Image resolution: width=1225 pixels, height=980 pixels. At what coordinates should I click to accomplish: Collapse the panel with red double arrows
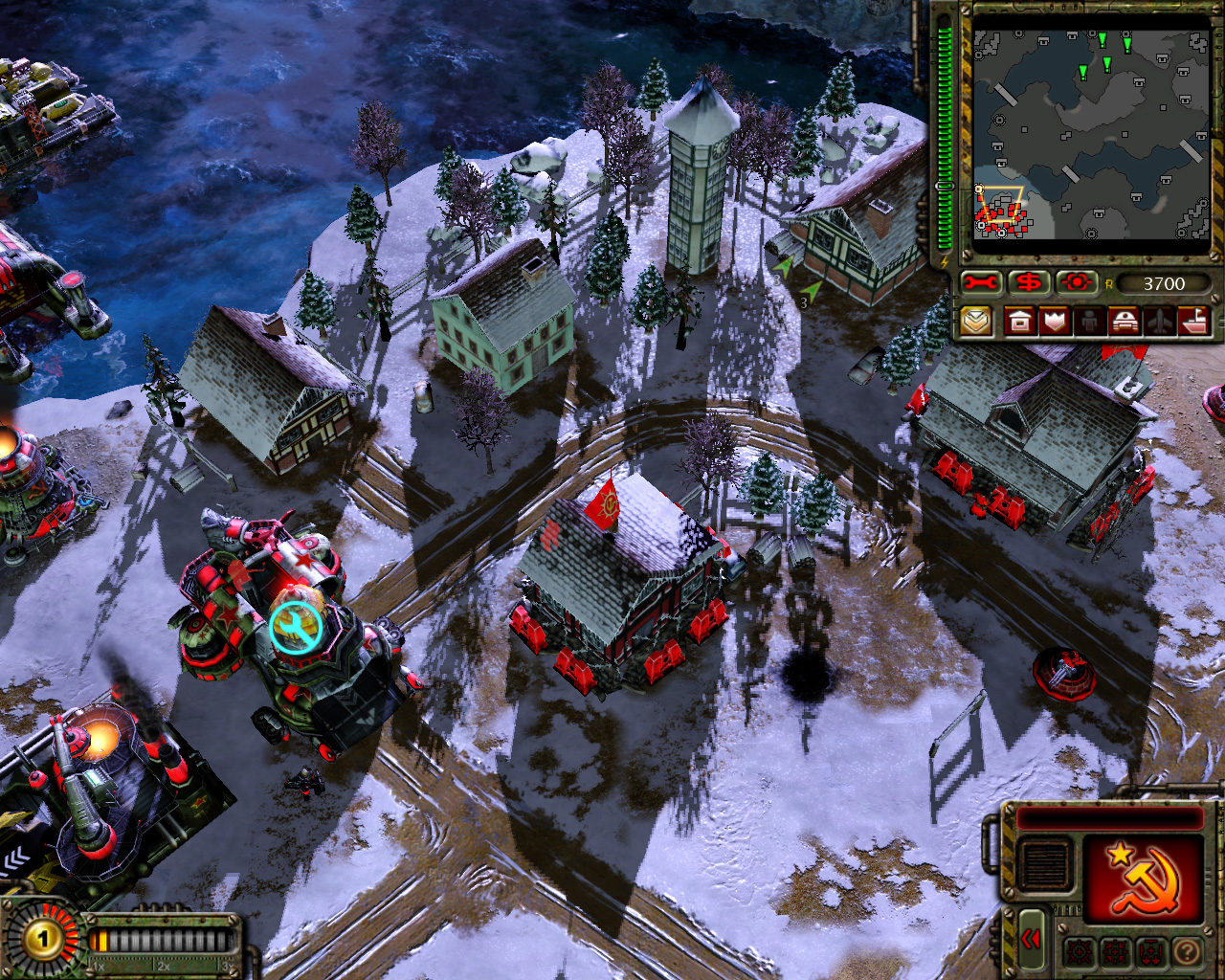(1030, 940)
